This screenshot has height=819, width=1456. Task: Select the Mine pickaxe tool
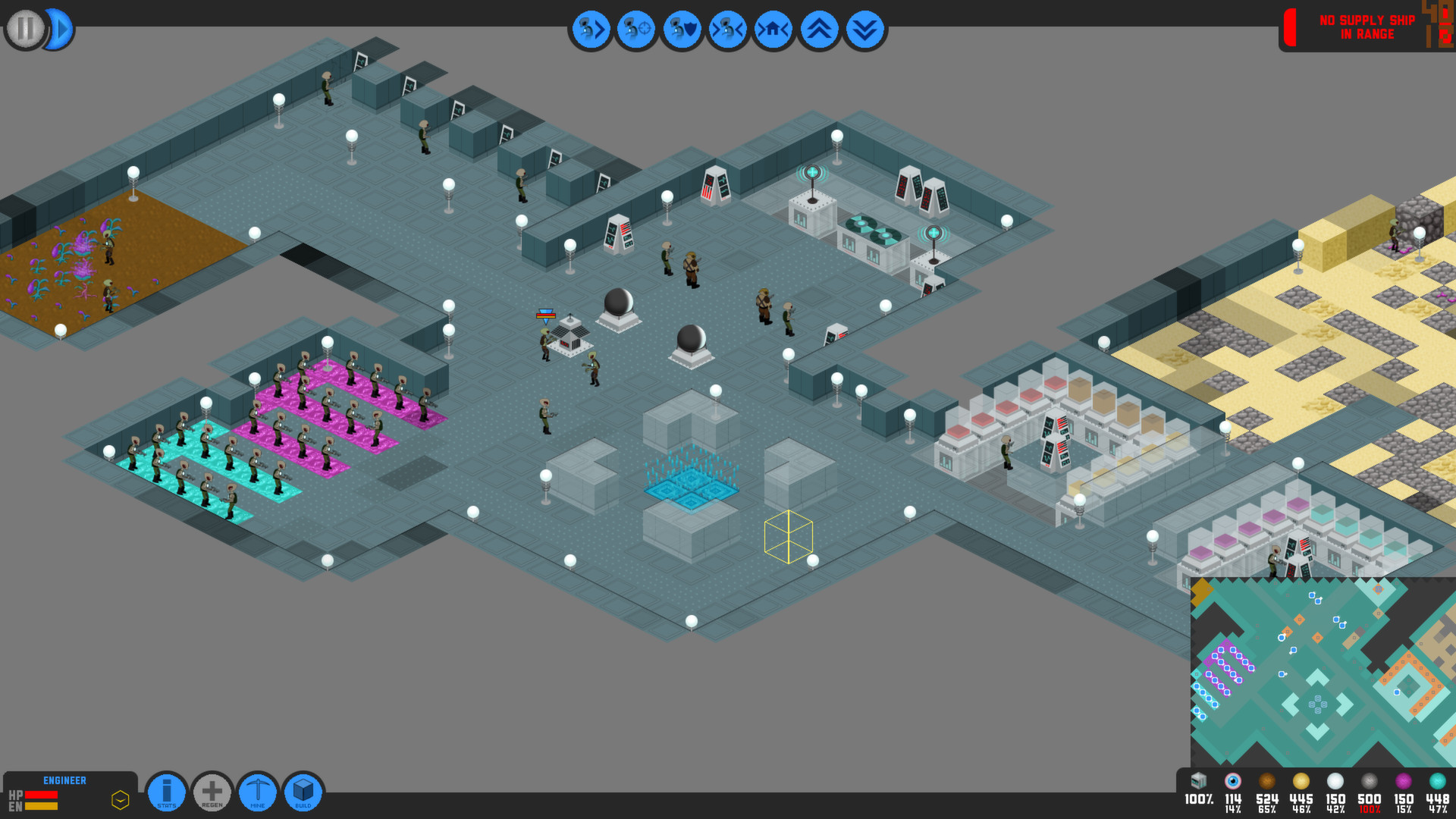pyautogui.click(x=258, y=792)
